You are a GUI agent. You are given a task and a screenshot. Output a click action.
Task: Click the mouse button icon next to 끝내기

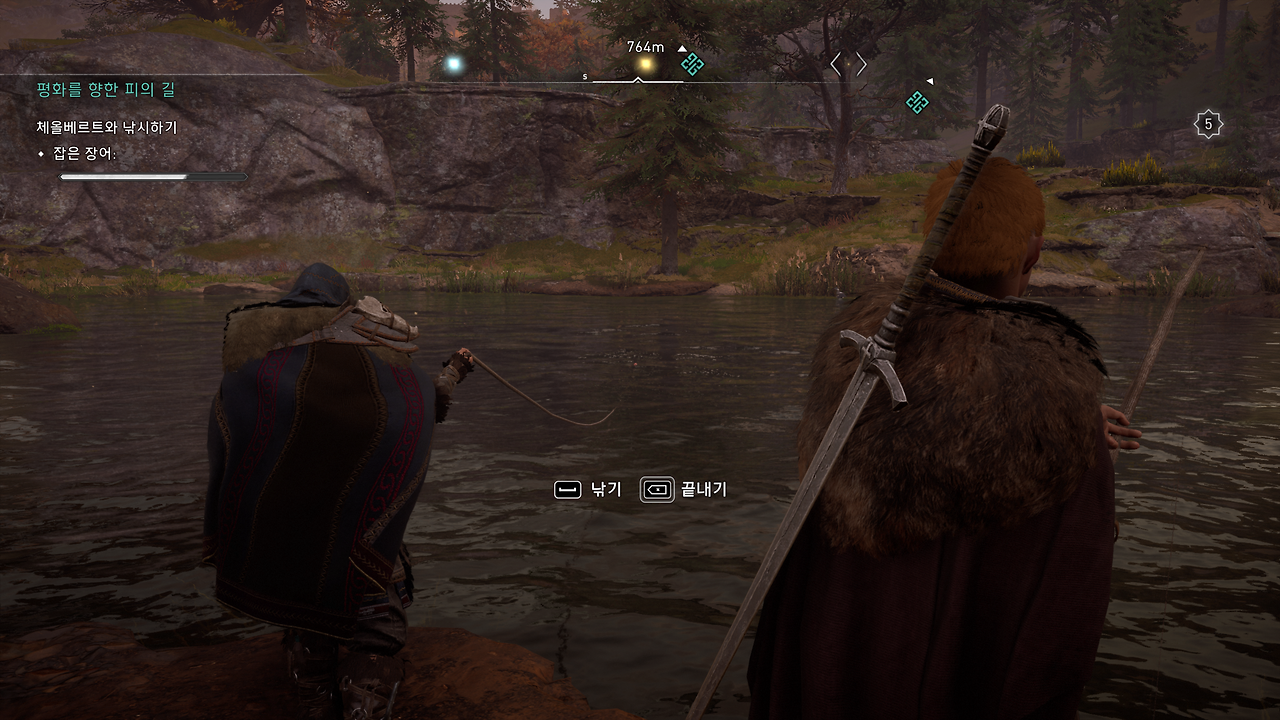(657, 489)
